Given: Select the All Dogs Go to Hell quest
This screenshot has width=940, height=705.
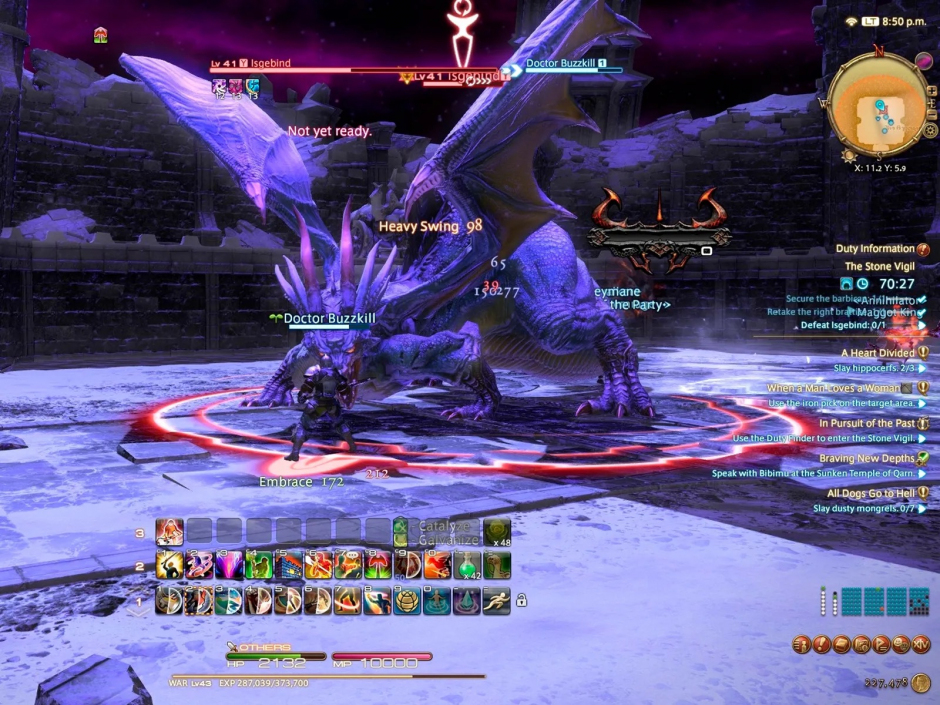Looking at the screenshot, I should pos(871,493).
